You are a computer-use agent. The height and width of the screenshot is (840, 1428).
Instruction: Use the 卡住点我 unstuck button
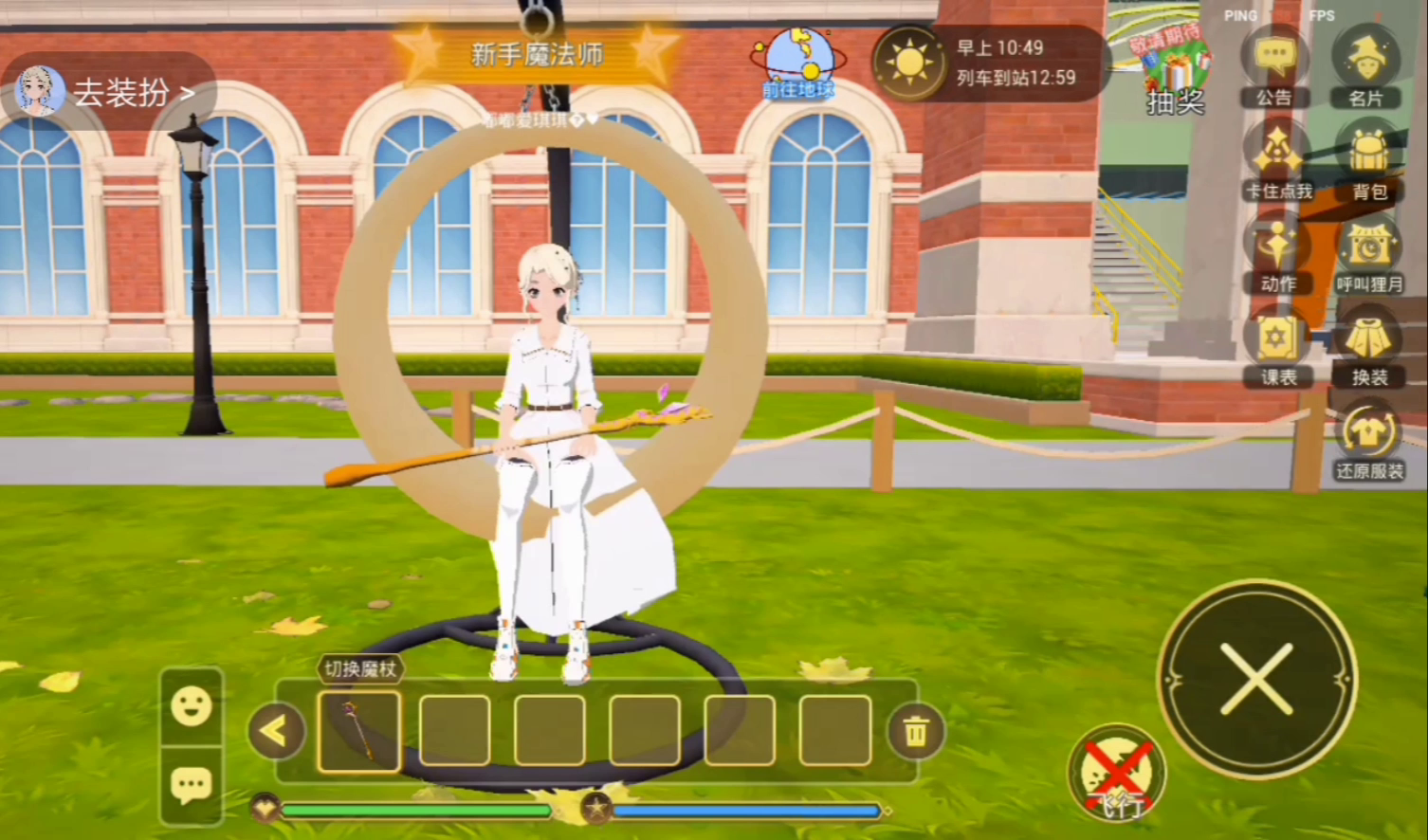(x=1276, y=159)
